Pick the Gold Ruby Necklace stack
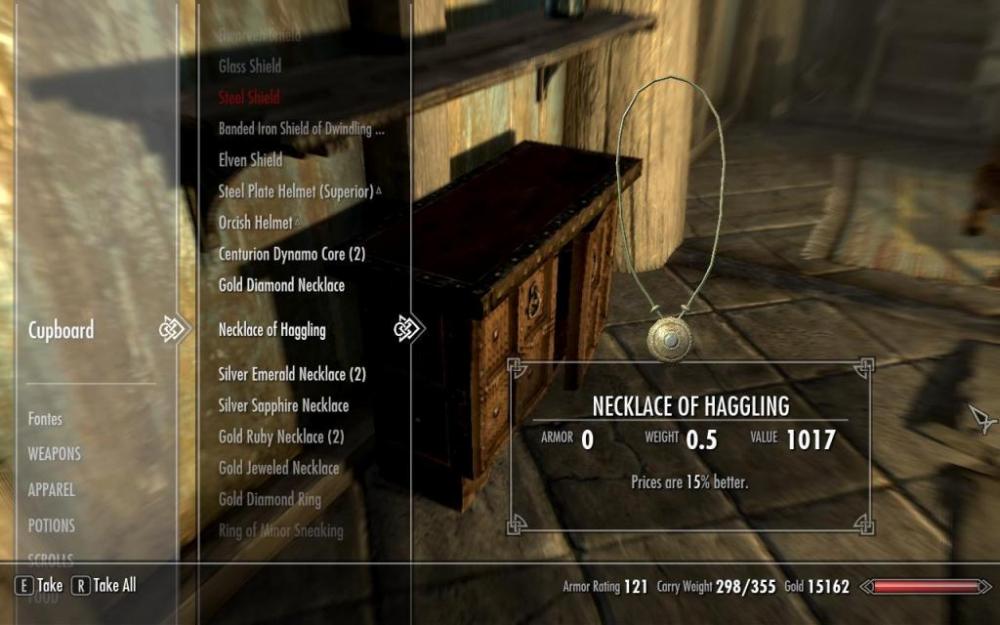Viewport: 1000px width, 625px height. (281, 437)
